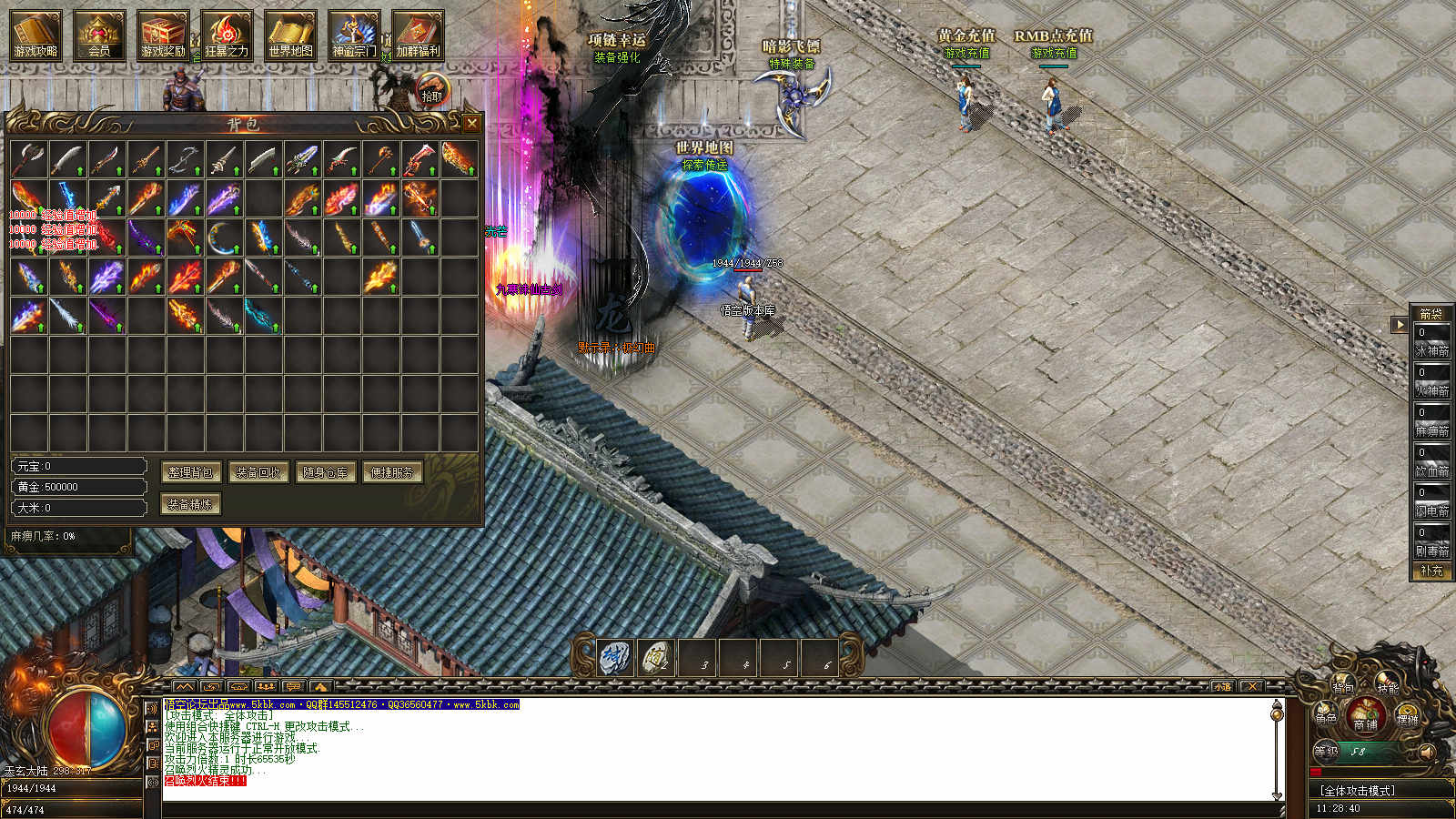Open the 会员 membership menu
The height and width of the screenshot is (819, 1456).
[99, 35]
